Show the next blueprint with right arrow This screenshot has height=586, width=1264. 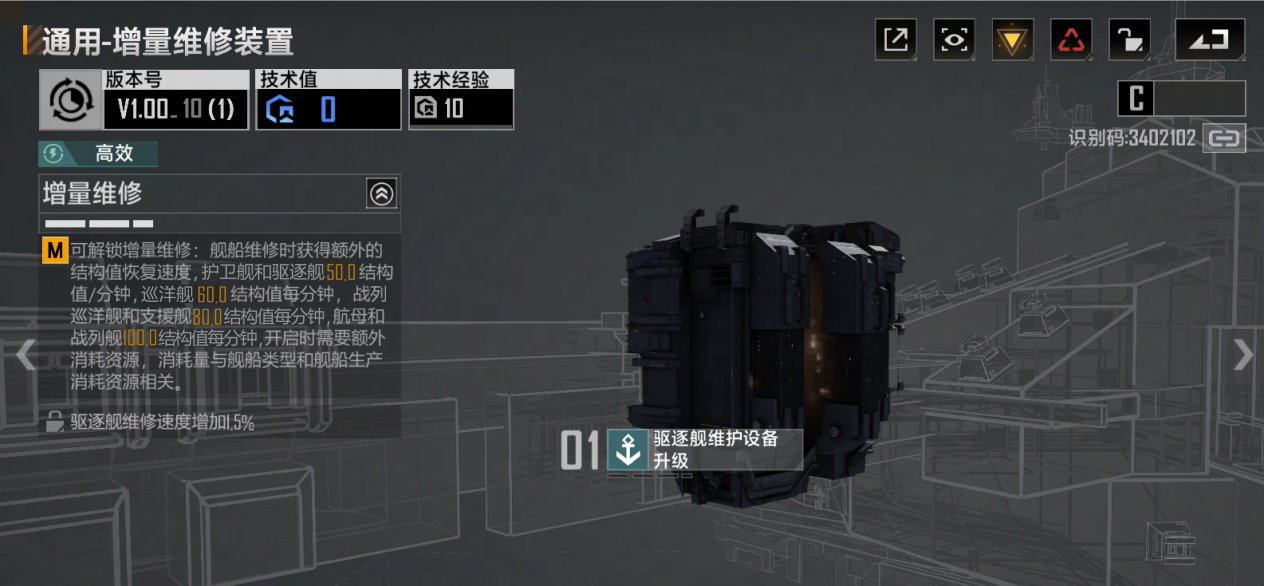1242,355
